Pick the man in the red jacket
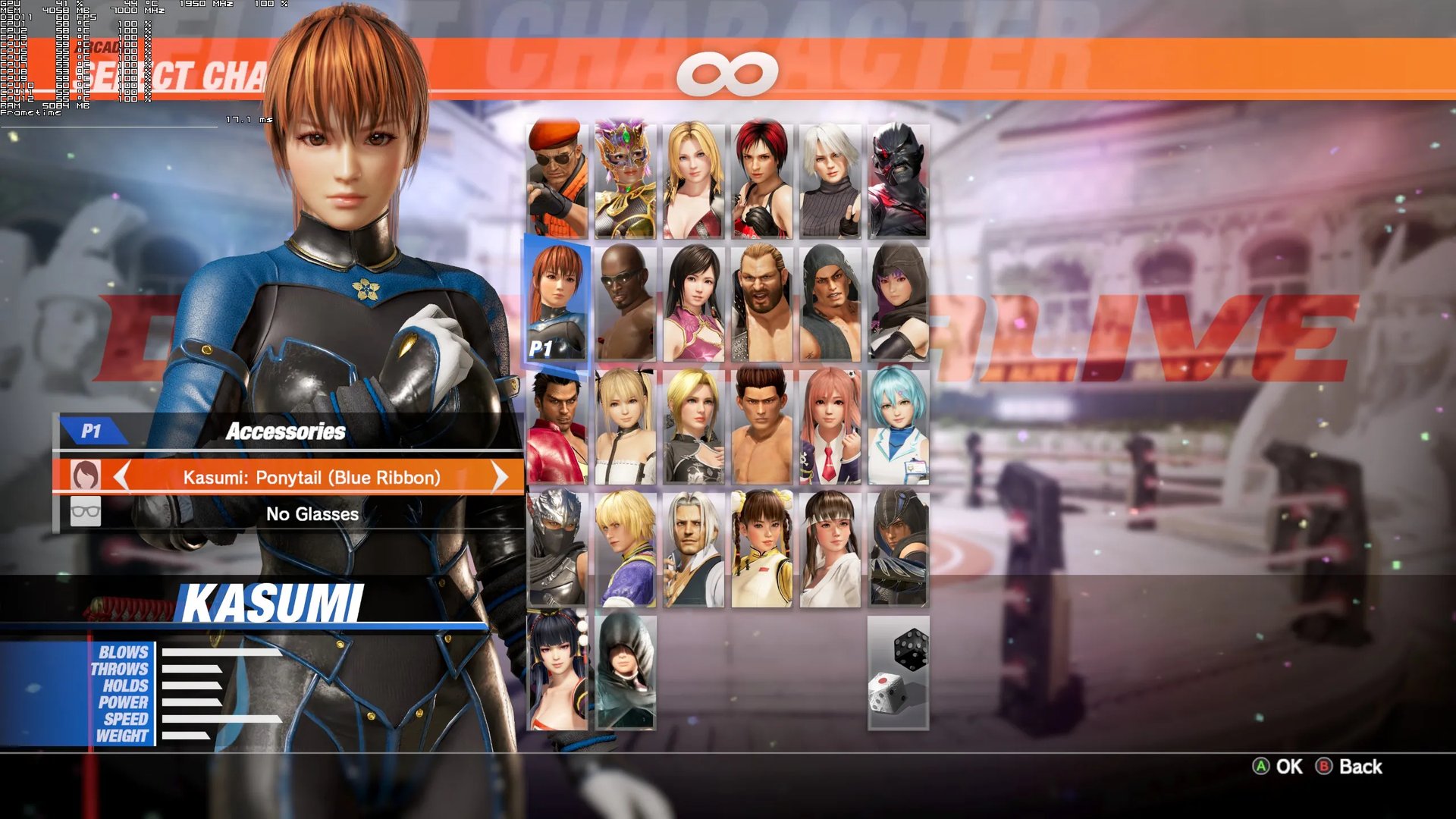1456x819 pixels. point(557,426)
